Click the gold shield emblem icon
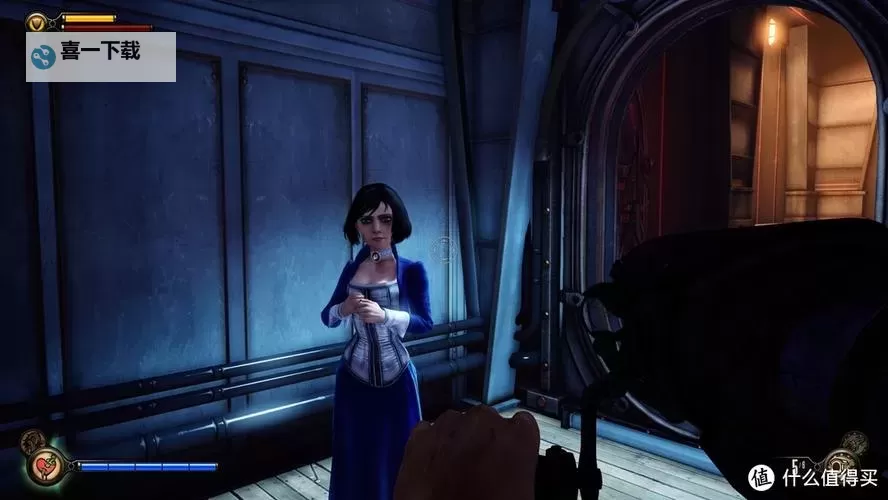Image resolution: width=888 pixels, height=500 pixels. tap(37, 20)
